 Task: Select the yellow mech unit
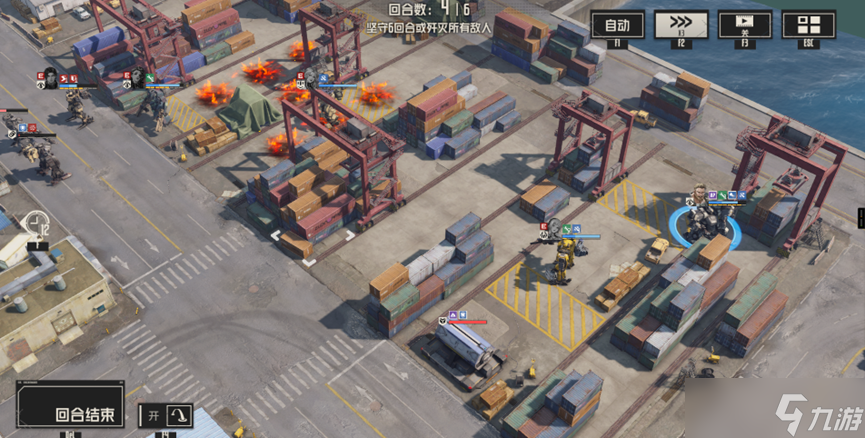[x=567, y=259]
